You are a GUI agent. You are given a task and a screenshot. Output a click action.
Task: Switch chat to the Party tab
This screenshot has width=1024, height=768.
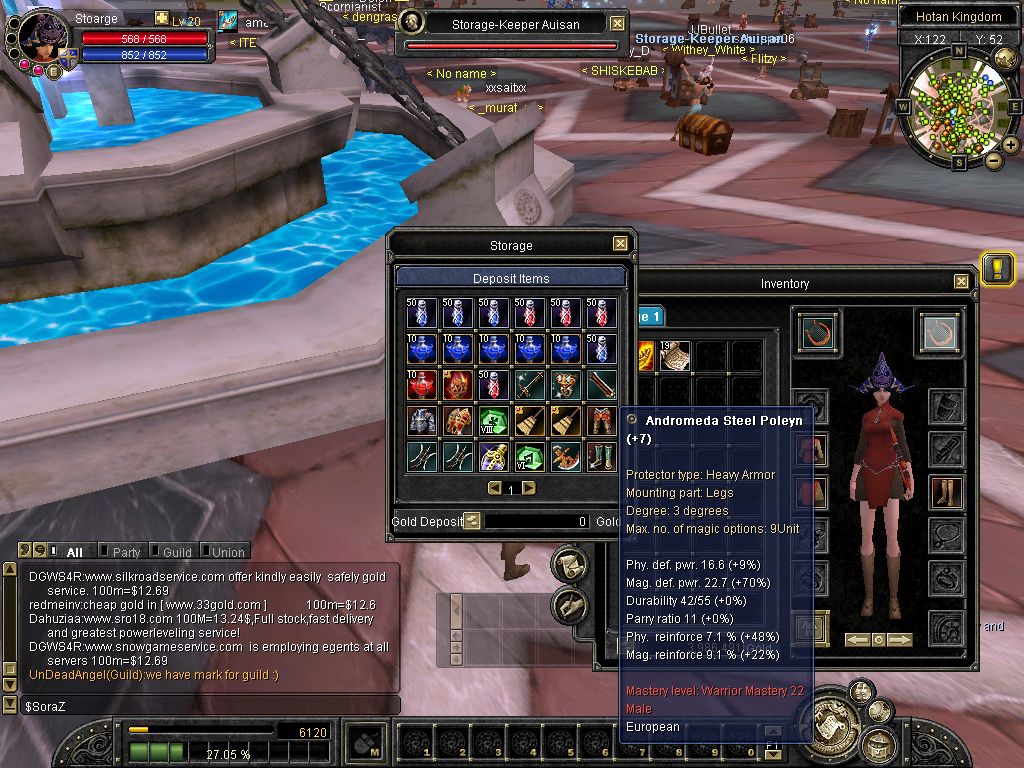pos(126,552)
